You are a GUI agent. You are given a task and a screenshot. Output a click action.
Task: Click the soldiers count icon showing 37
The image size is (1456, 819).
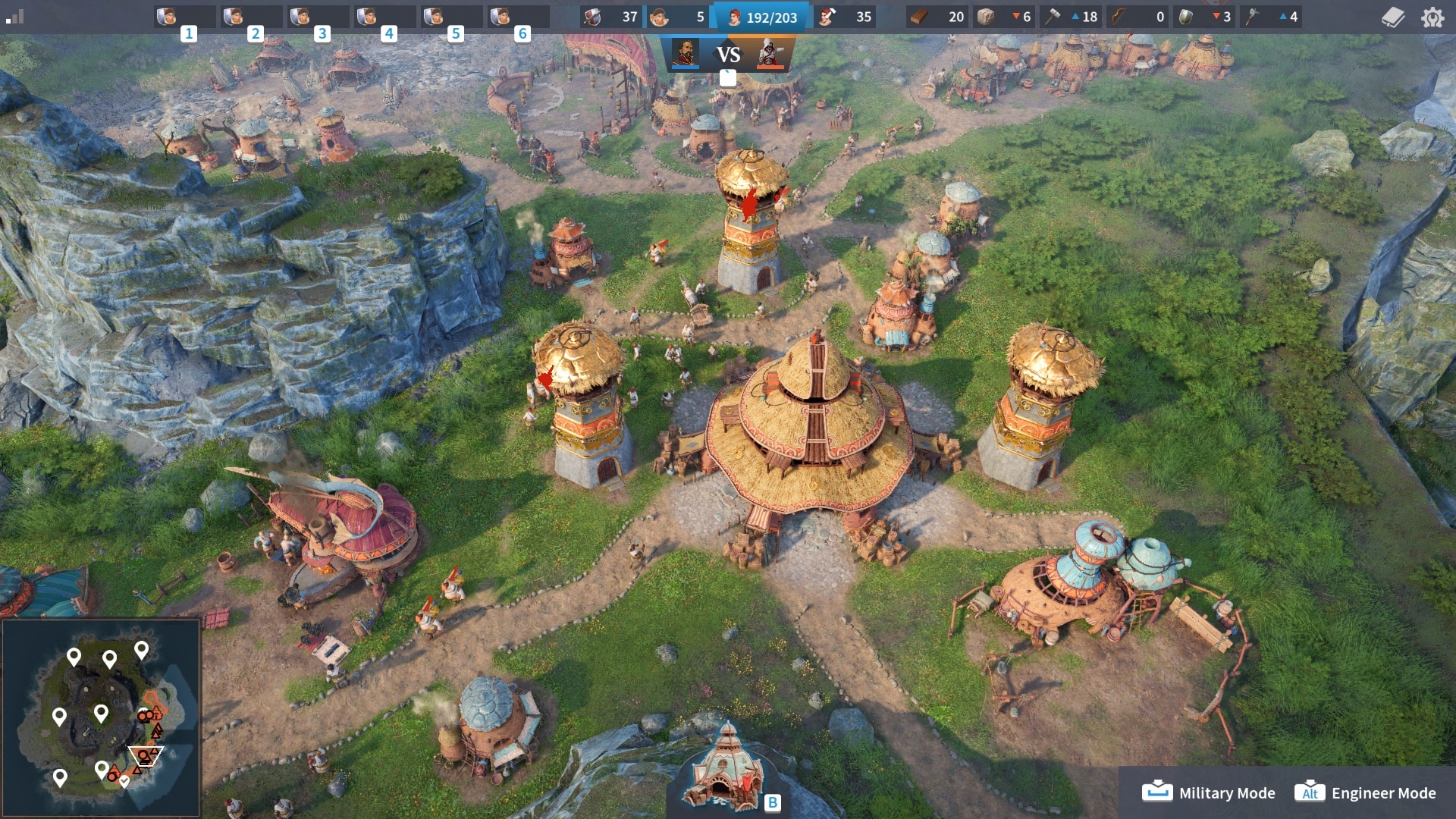pyautogui.click(x=592, y=17)
